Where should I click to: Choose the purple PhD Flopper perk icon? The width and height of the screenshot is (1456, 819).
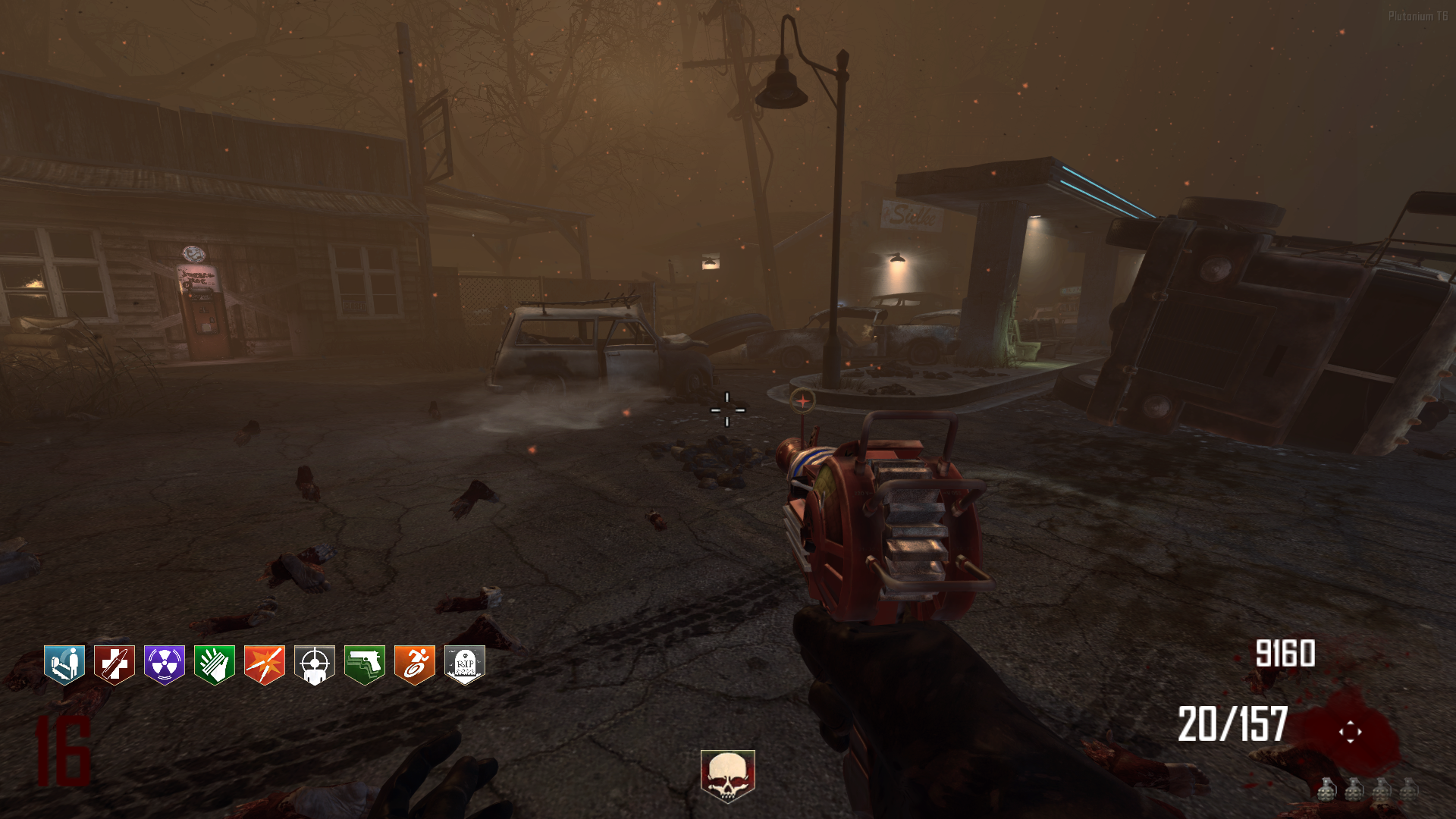pos(165,665)
